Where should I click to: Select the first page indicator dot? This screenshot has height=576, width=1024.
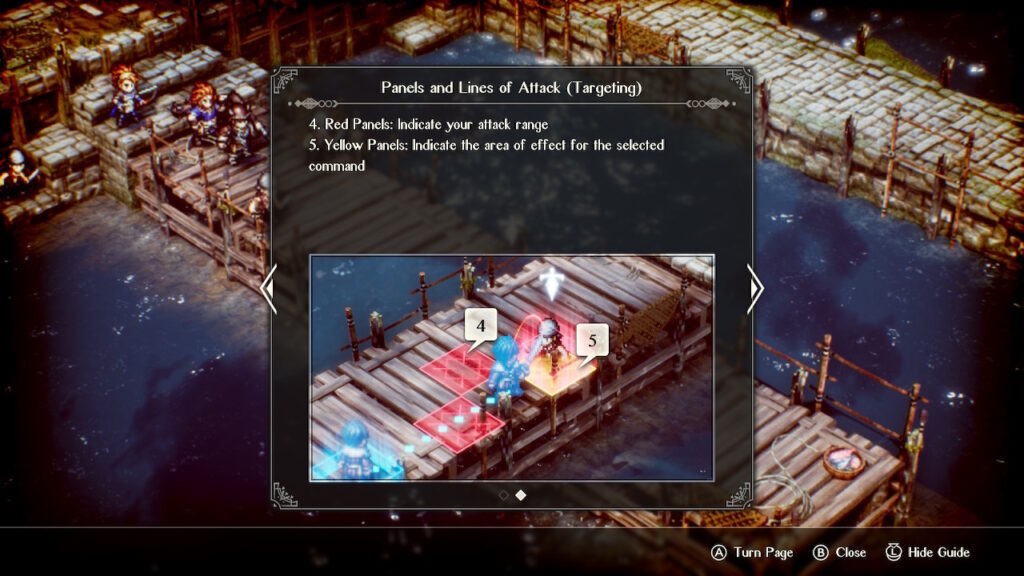(x=503, y=494)
